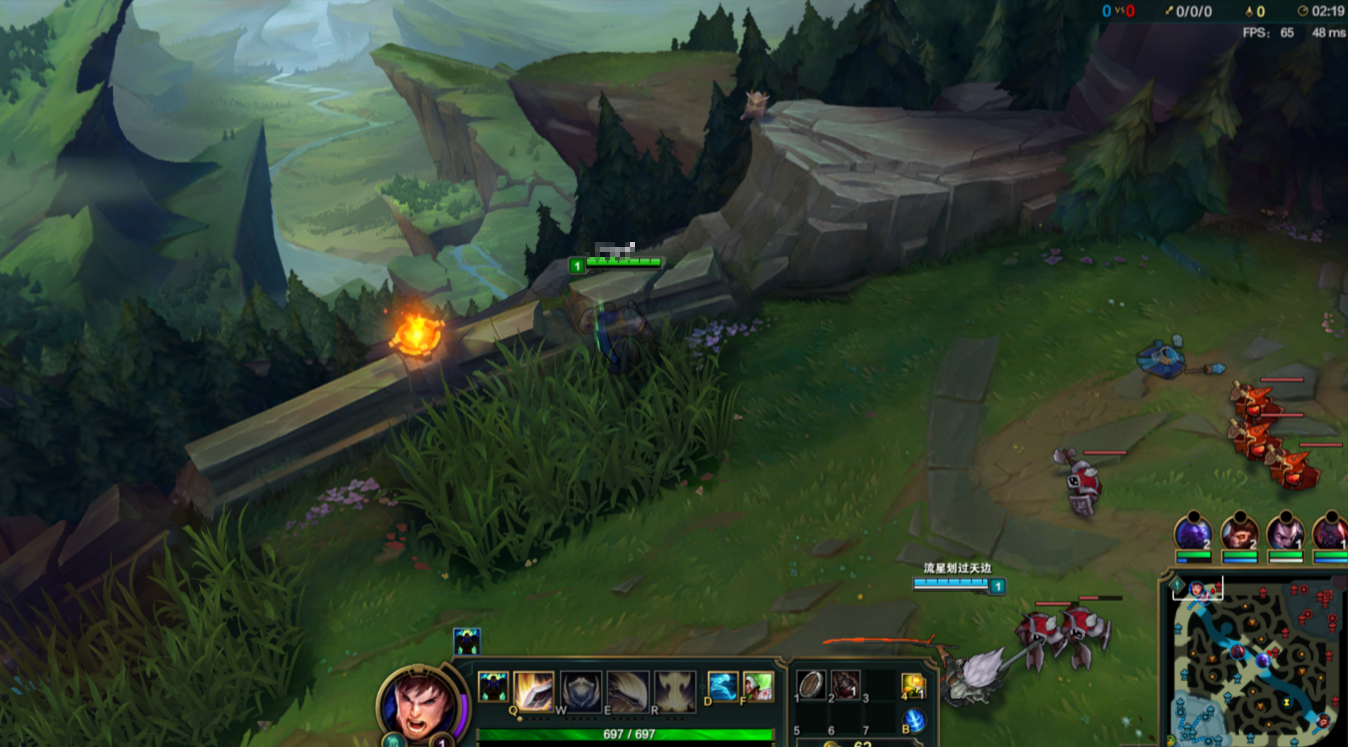Open the alert ping icon on the minimap

[1178, 585]
